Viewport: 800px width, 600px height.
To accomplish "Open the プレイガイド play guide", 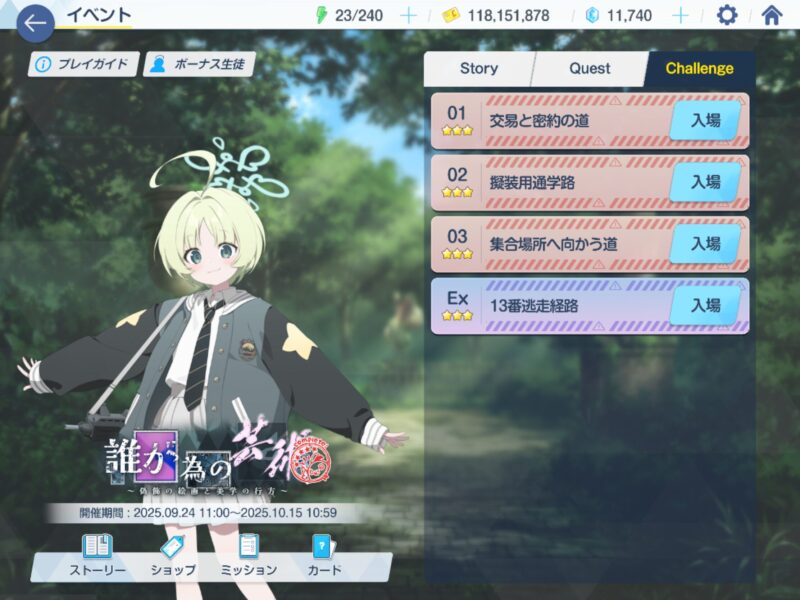I will point(83,65).
